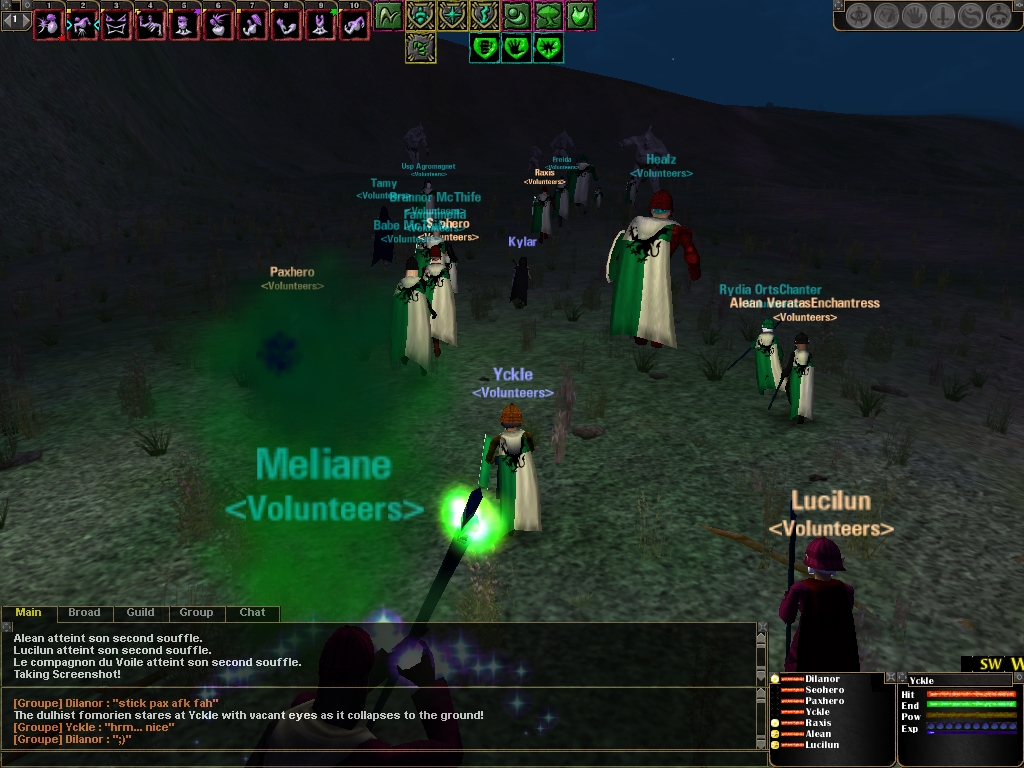Choose Lucilun from the group list
The image size is (1024, 768).
(822, 745)
